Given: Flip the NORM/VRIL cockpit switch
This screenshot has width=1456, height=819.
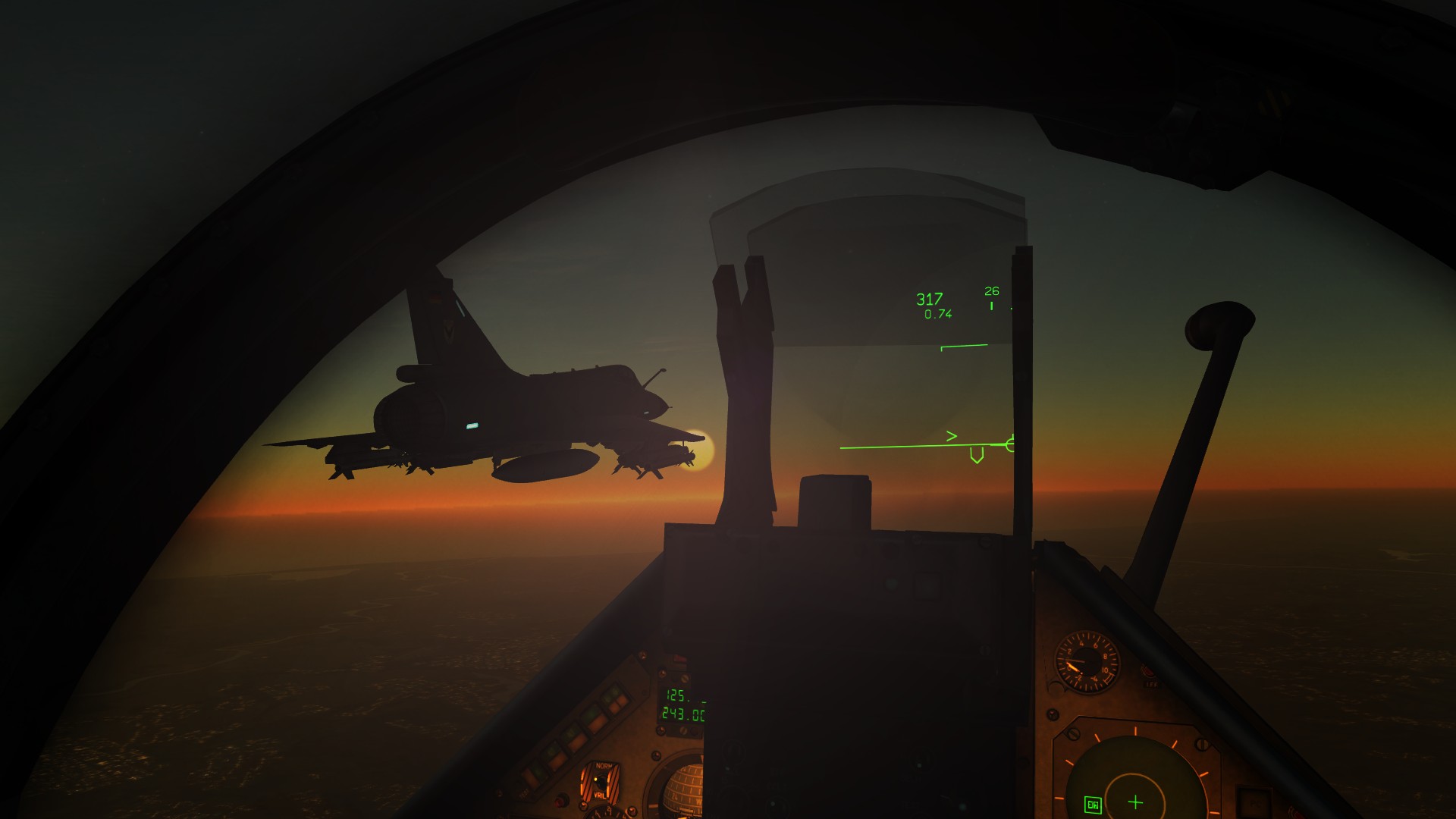Looking at the screenshot, I should tap(602, 783).
